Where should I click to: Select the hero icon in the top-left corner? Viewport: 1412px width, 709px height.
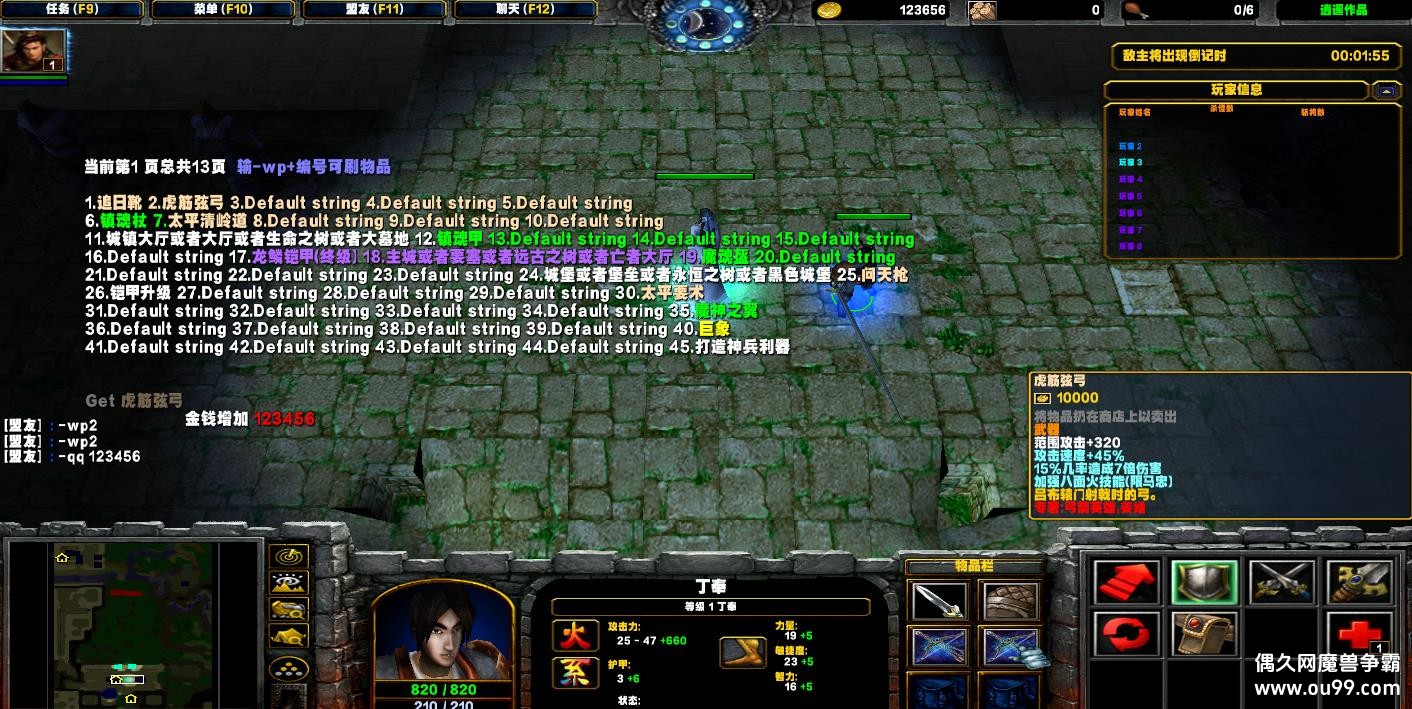(35, 50)
